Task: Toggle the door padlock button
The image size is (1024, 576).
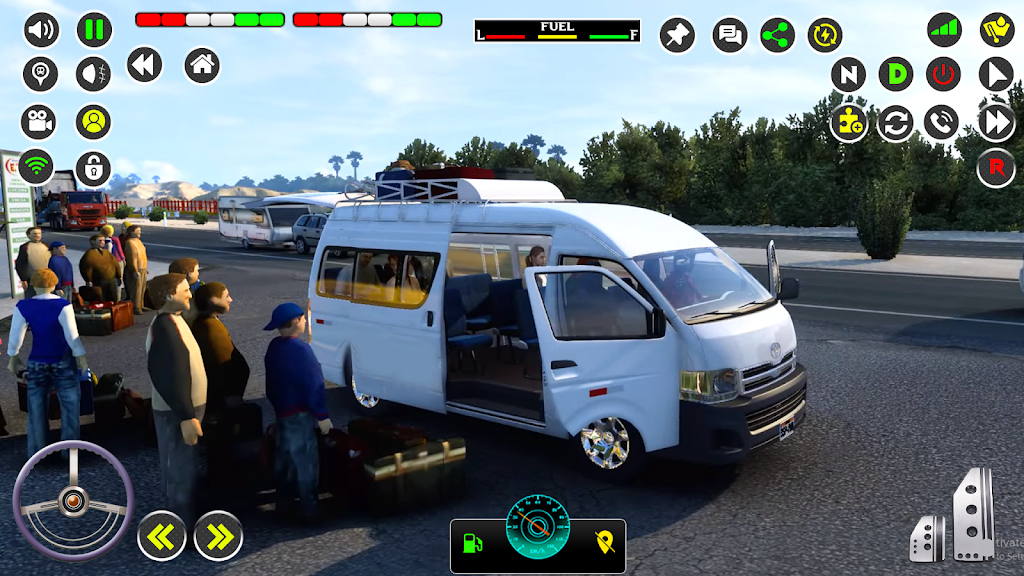Action: pyautogui.click(x=94, y=169)
